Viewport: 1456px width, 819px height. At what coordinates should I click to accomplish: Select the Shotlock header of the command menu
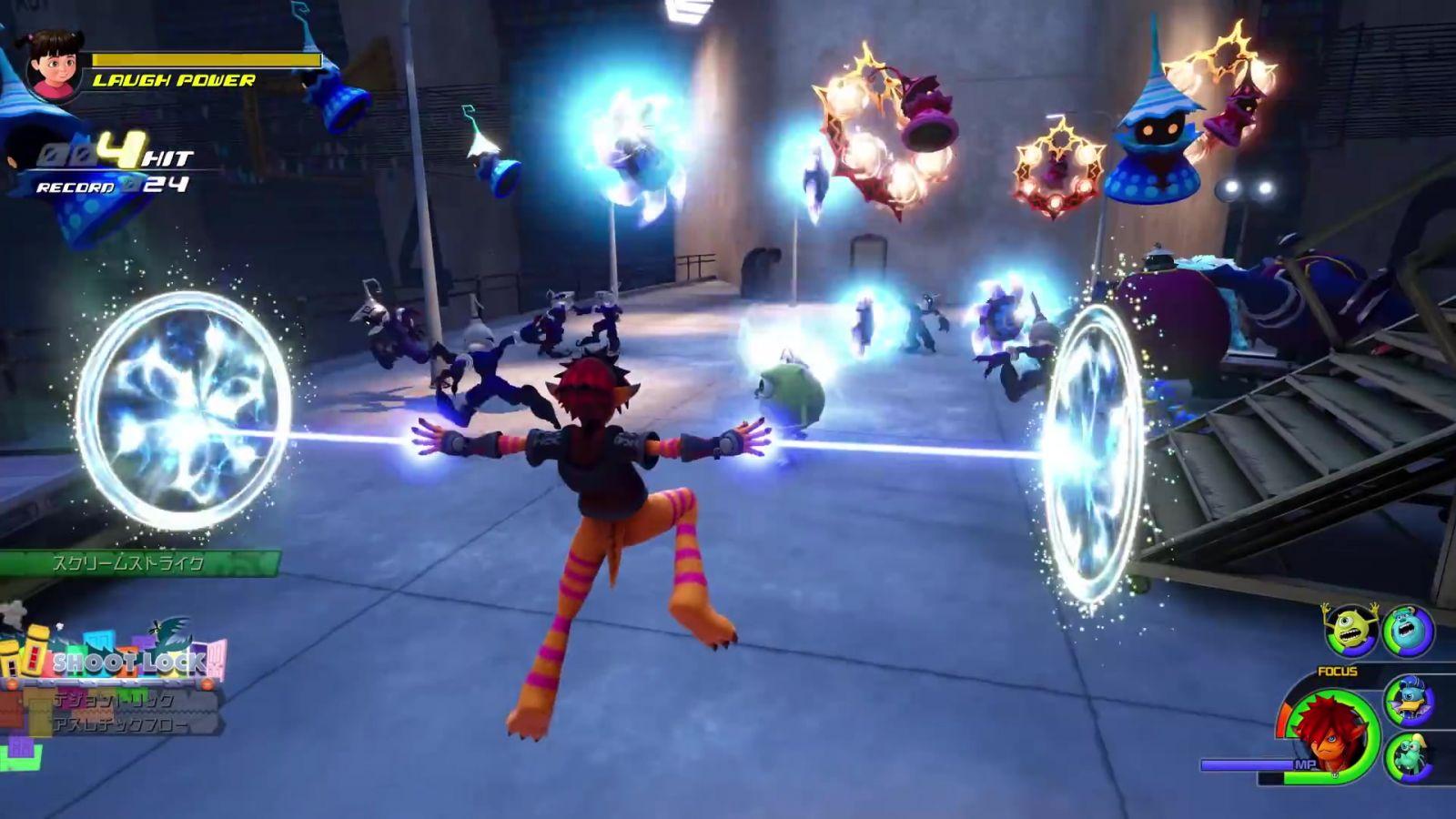point(127,662)
